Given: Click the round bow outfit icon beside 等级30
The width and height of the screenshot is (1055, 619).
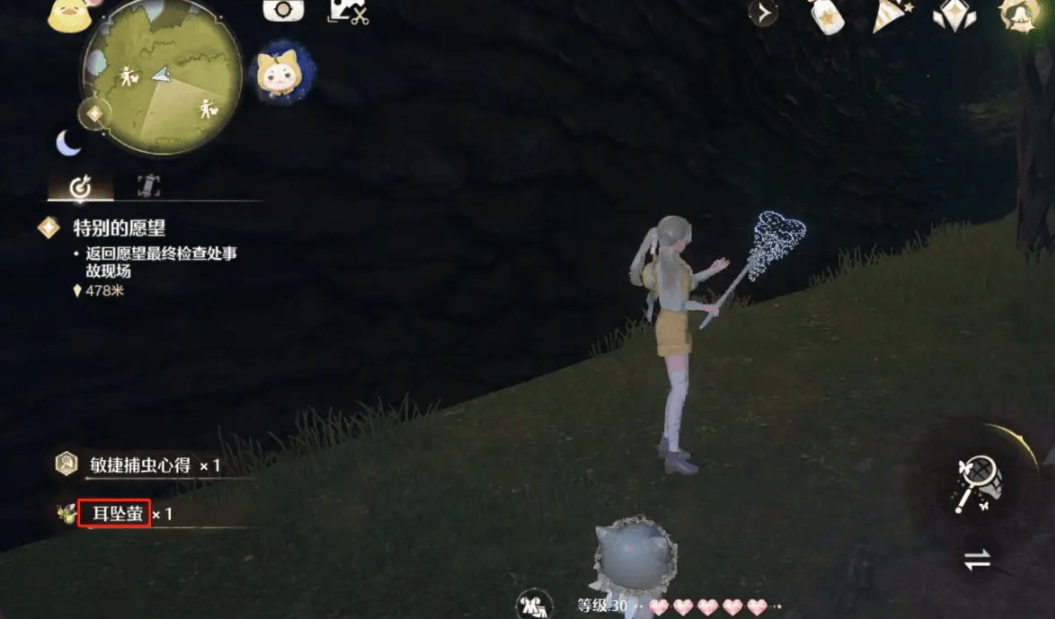Looking at the screenshot, I should click(534, 604).
